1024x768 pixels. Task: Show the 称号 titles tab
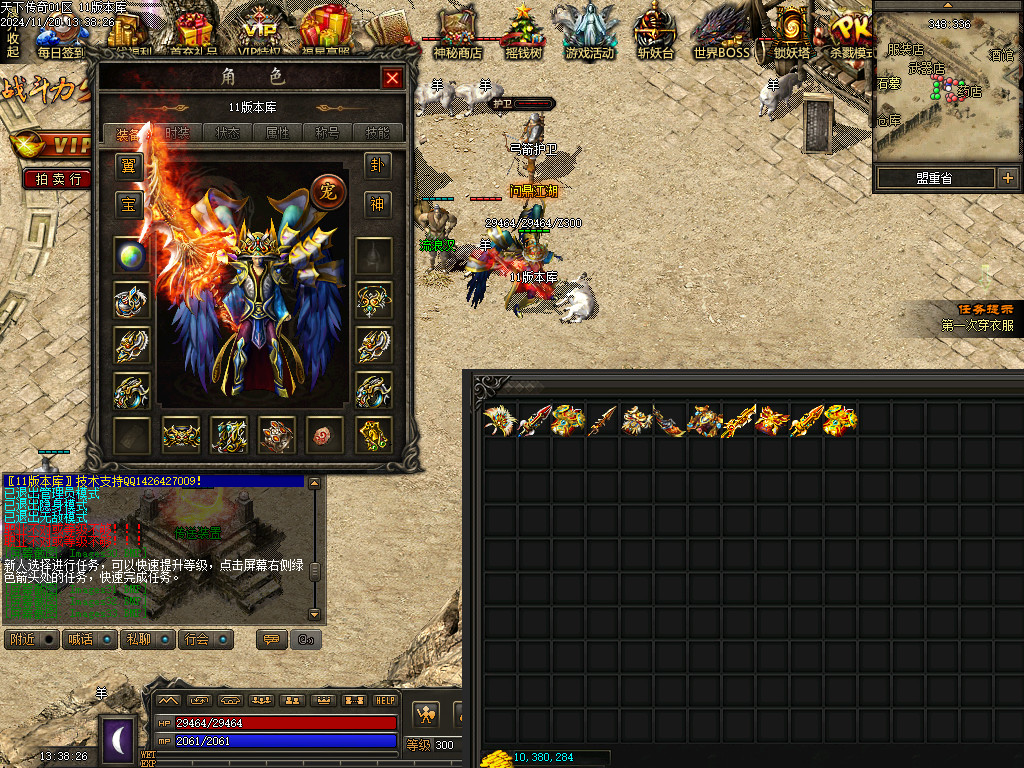point(328,133)
